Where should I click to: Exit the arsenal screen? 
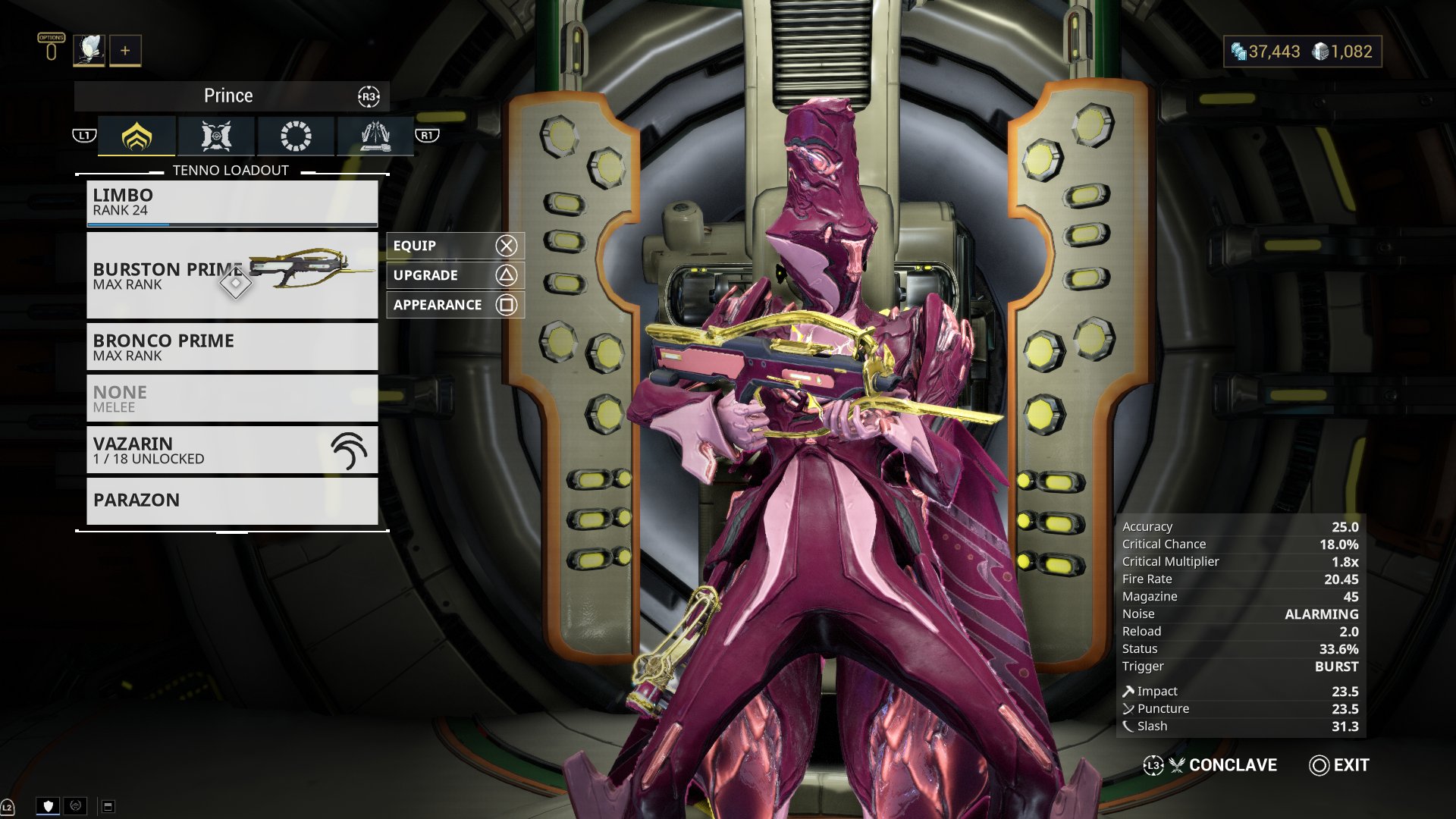point(1339,765)
